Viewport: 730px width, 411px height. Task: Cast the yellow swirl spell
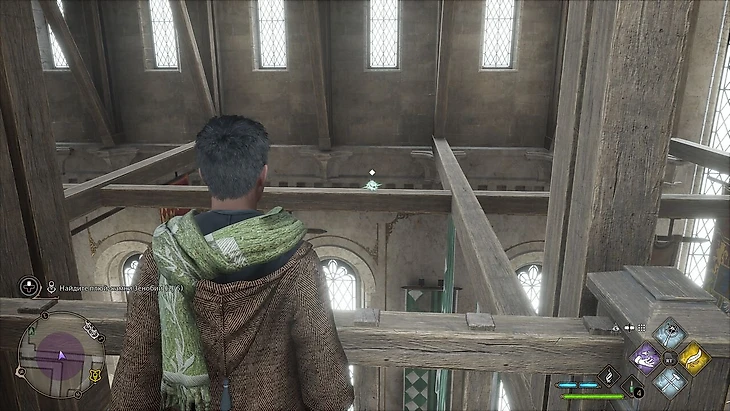tap(692, 356)
